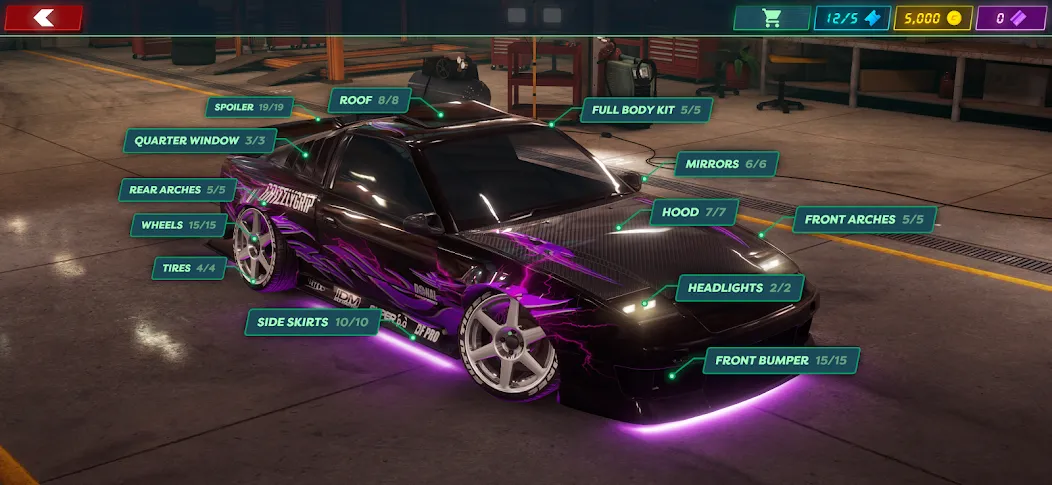Choose the Rear Arches part
Viewport: 1052px width, 485px height.
[x=178, y=189]
